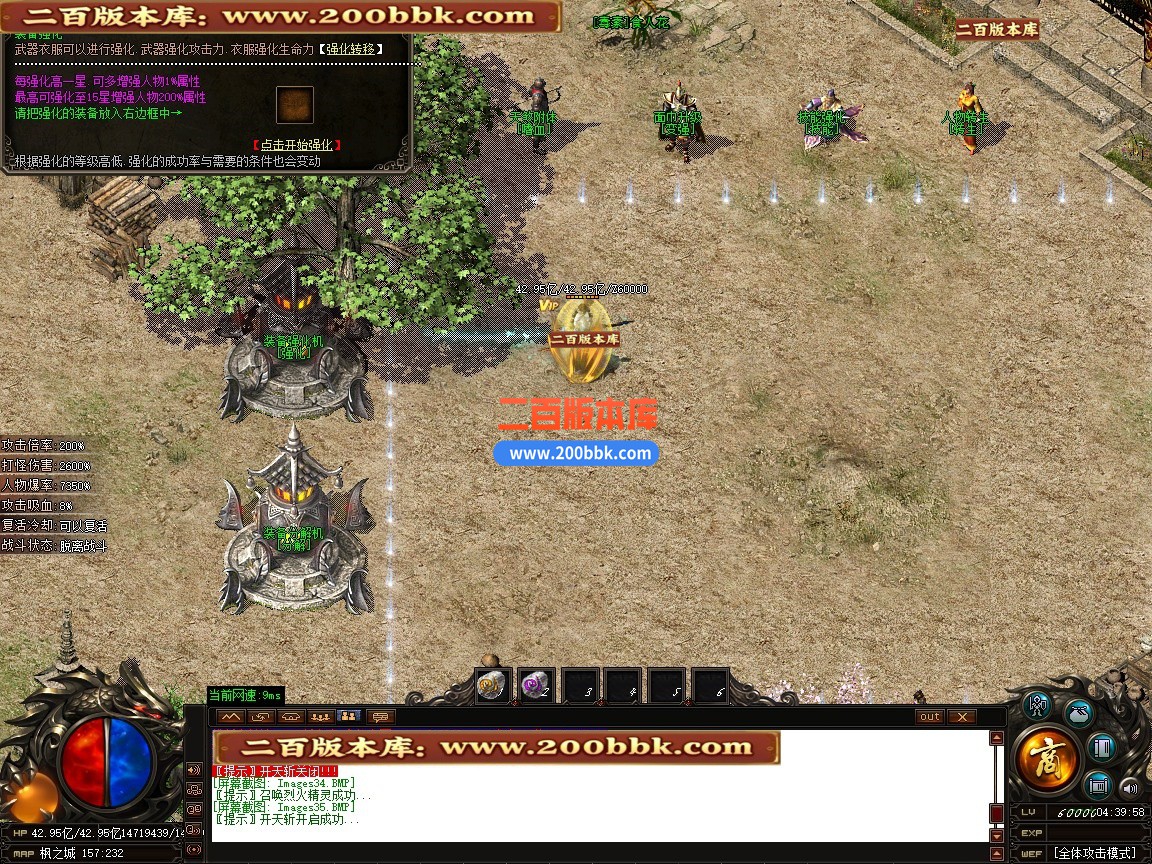
Task: Open the skill book icon
Action: pos(1101,747)
